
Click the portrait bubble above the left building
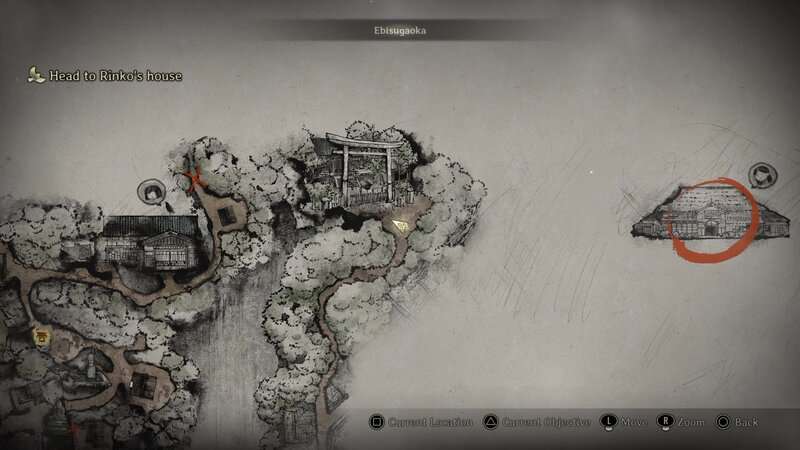(152, 189)
